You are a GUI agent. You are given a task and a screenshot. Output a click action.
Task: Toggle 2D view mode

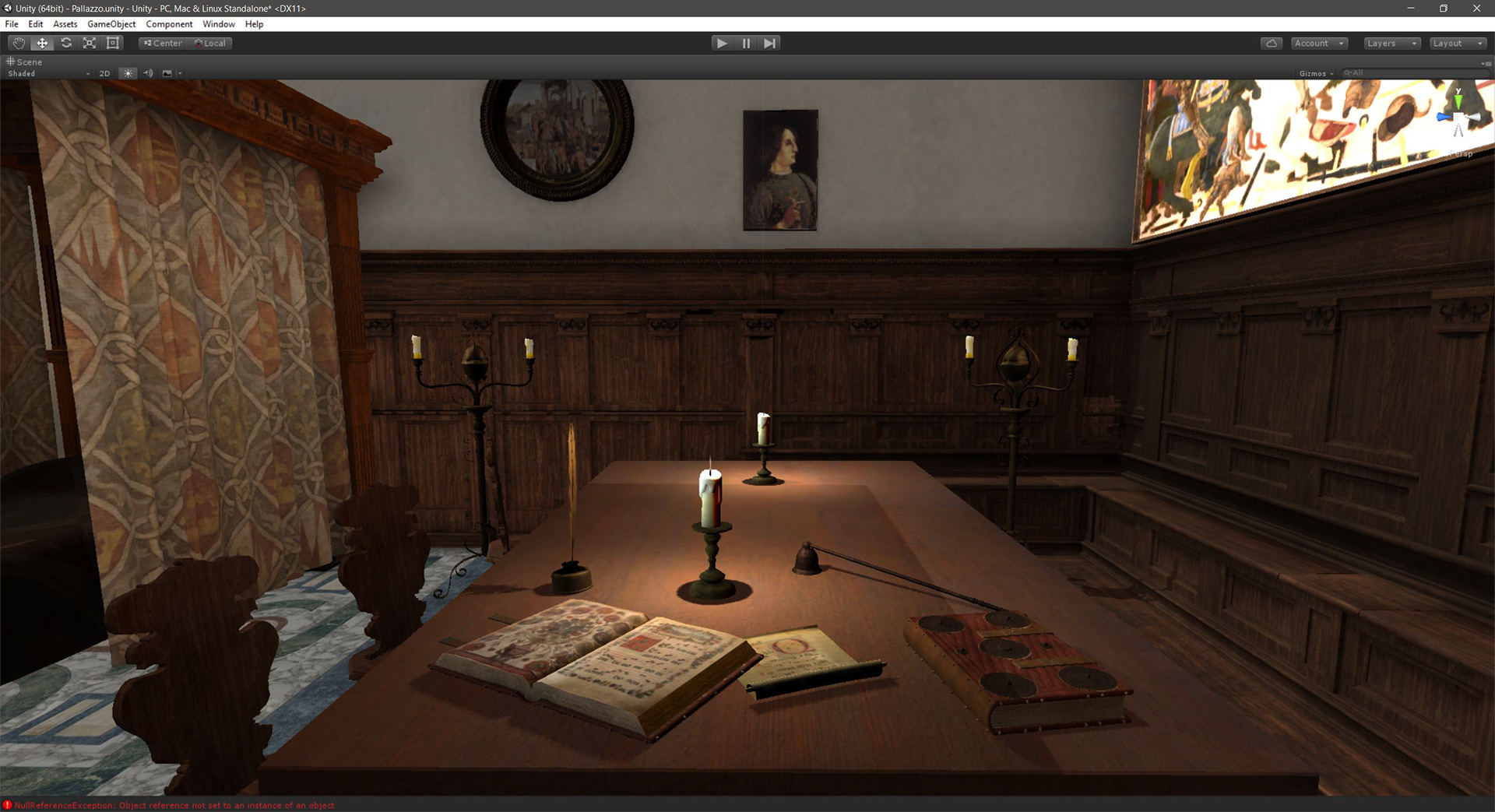tap(104, 72)
